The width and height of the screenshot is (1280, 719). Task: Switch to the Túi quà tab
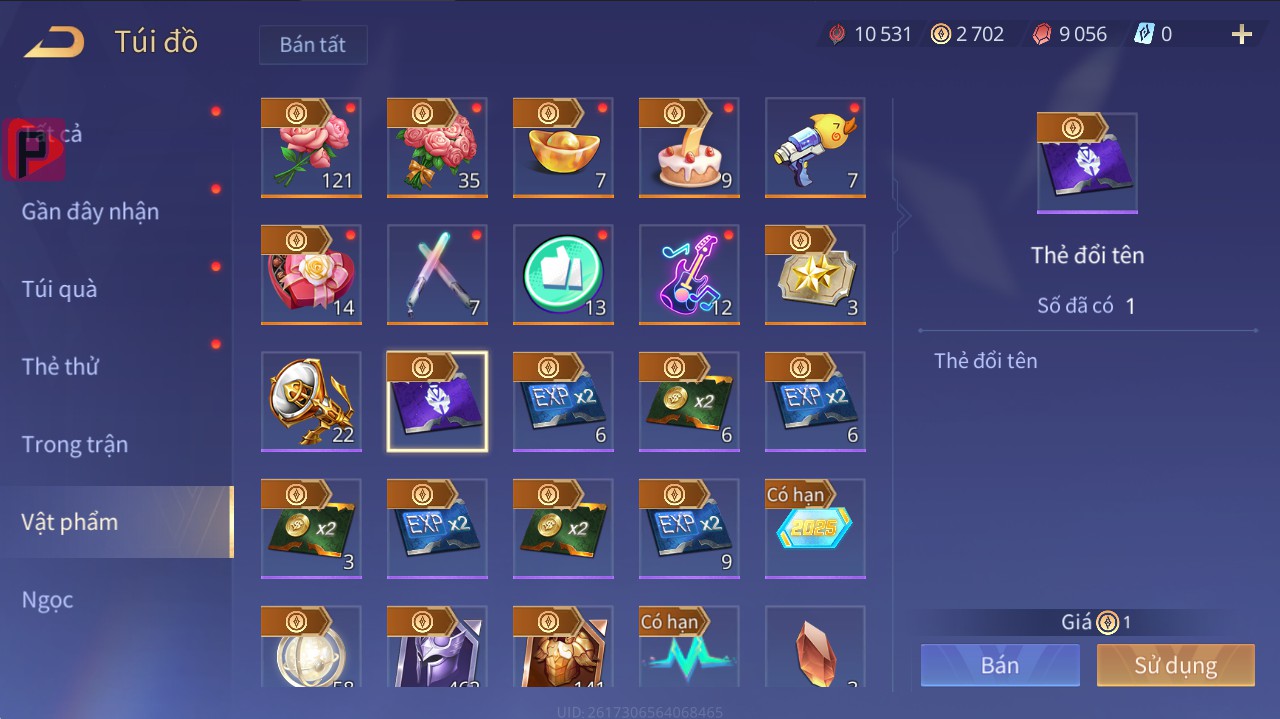click(x=60, y=289)
